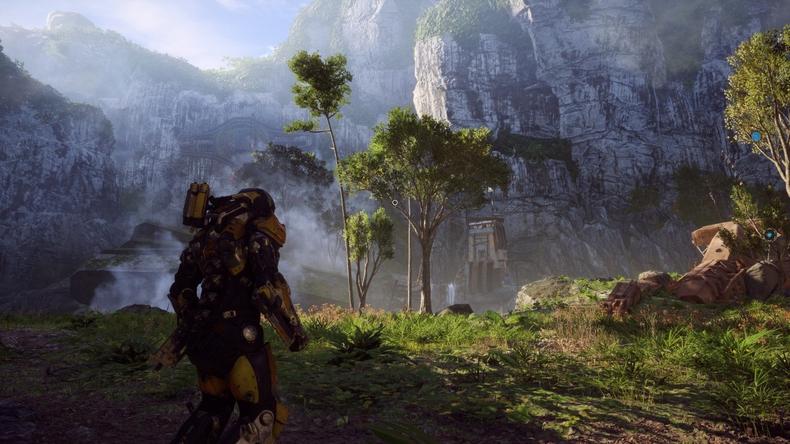Select the blue objective marker flanked by arrows

click(x=769, y=235)
